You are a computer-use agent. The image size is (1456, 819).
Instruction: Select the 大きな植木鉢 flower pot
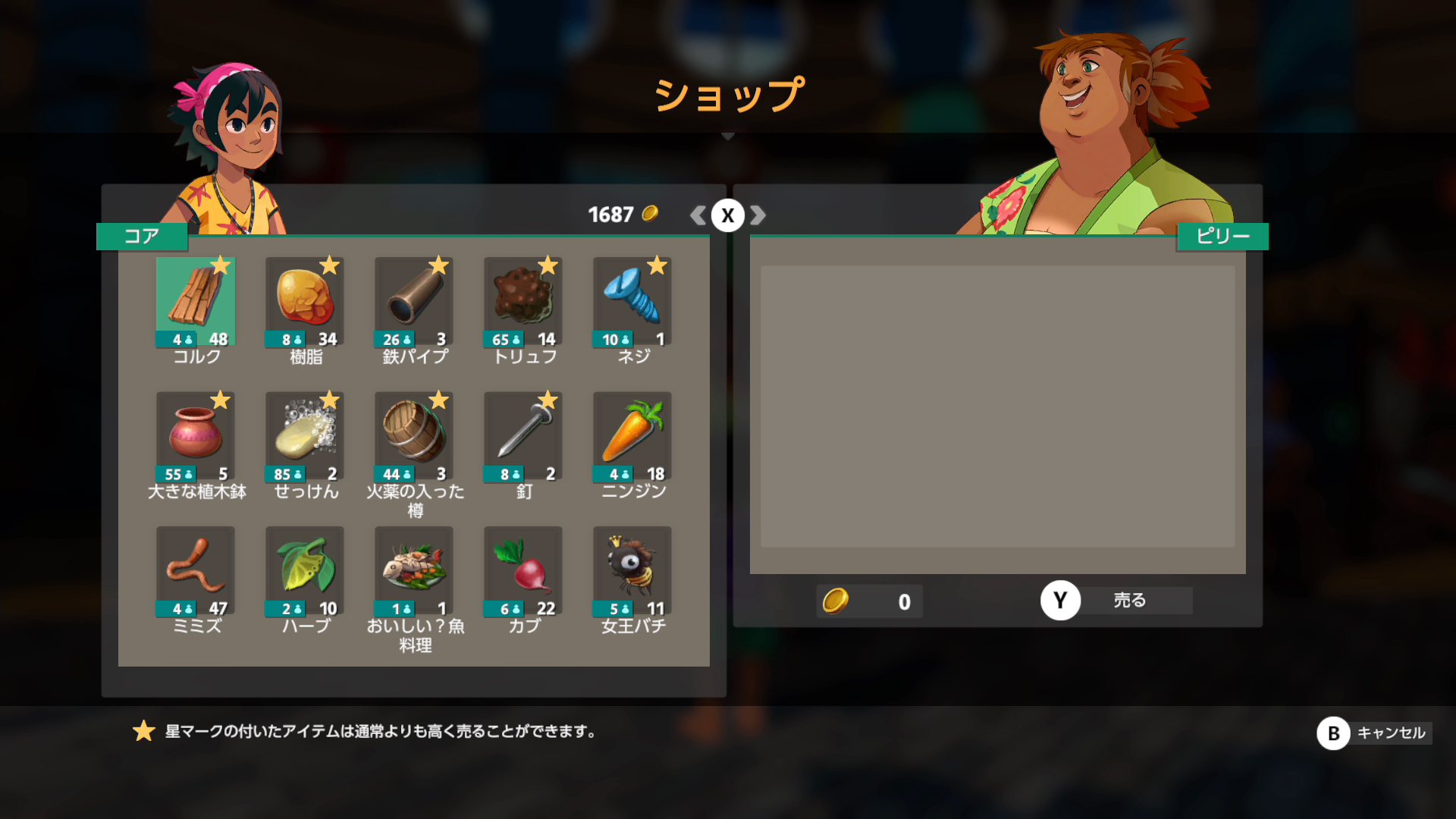196,436
